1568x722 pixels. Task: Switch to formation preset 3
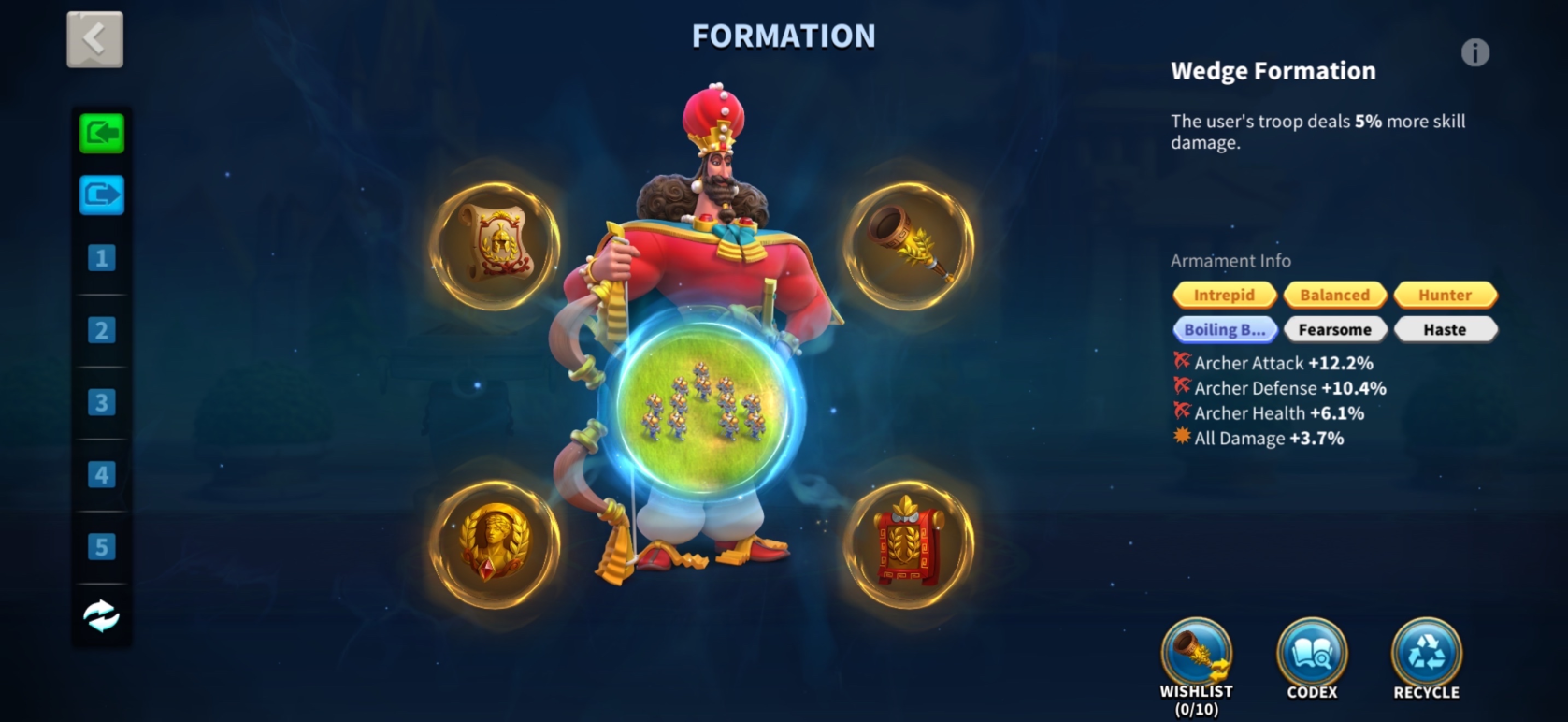pyautogui.click(x=102, y=402)
